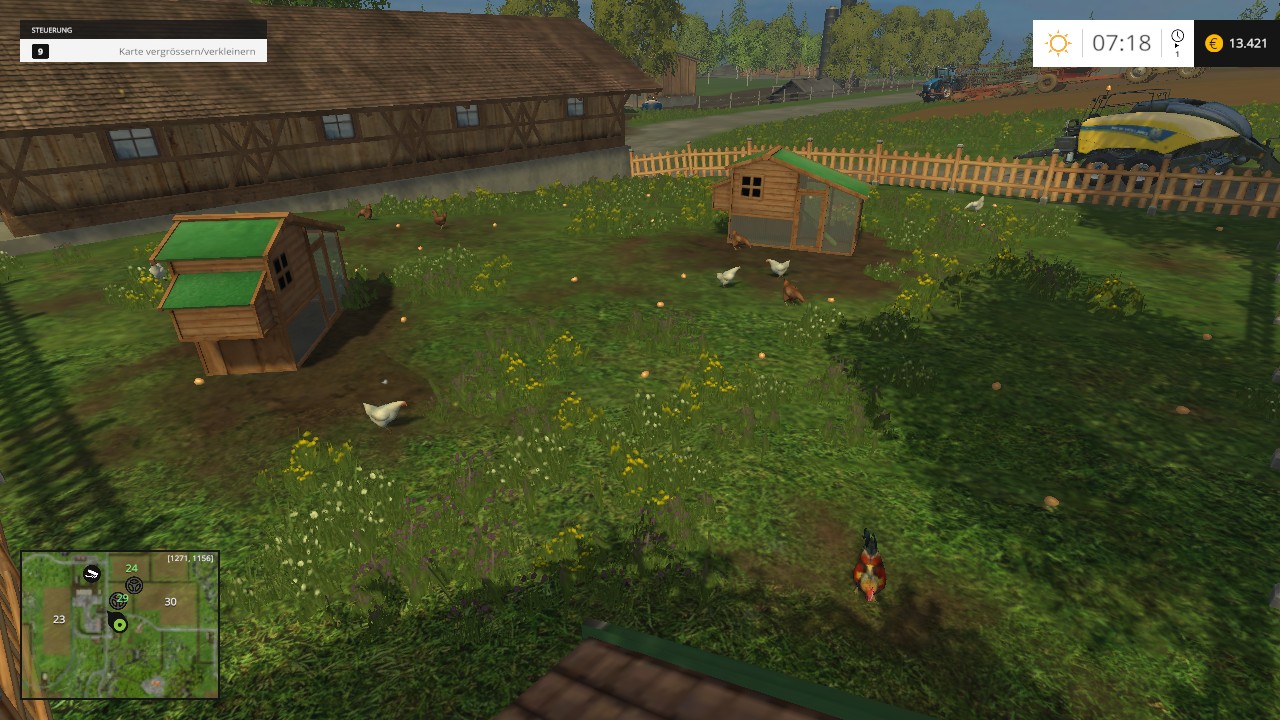Click the sun weather icon
Viewport: 1280px width, 720px height.
(1057, 43)
